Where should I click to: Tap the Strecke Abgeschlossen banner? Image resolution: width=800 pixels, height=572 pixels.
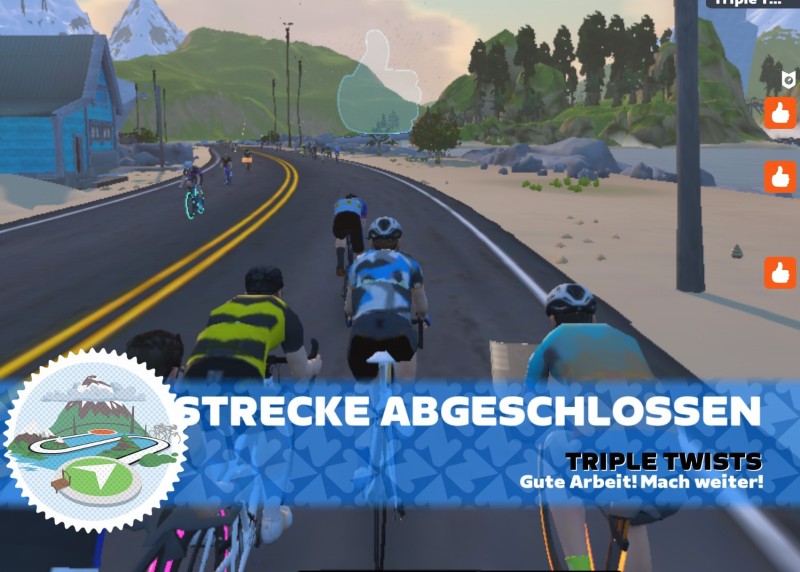click(468, 411)
